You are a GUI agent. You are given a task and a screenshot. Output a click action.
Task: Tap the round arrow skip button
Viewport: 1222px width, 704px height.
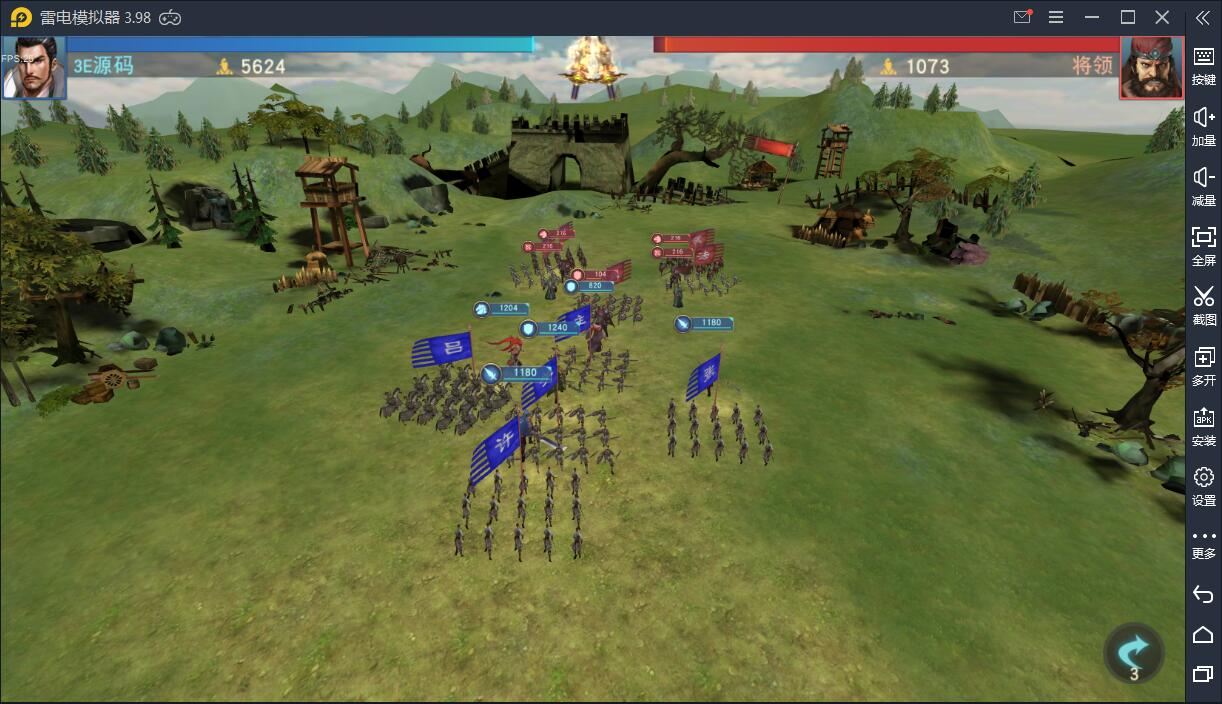point(1133,653)
